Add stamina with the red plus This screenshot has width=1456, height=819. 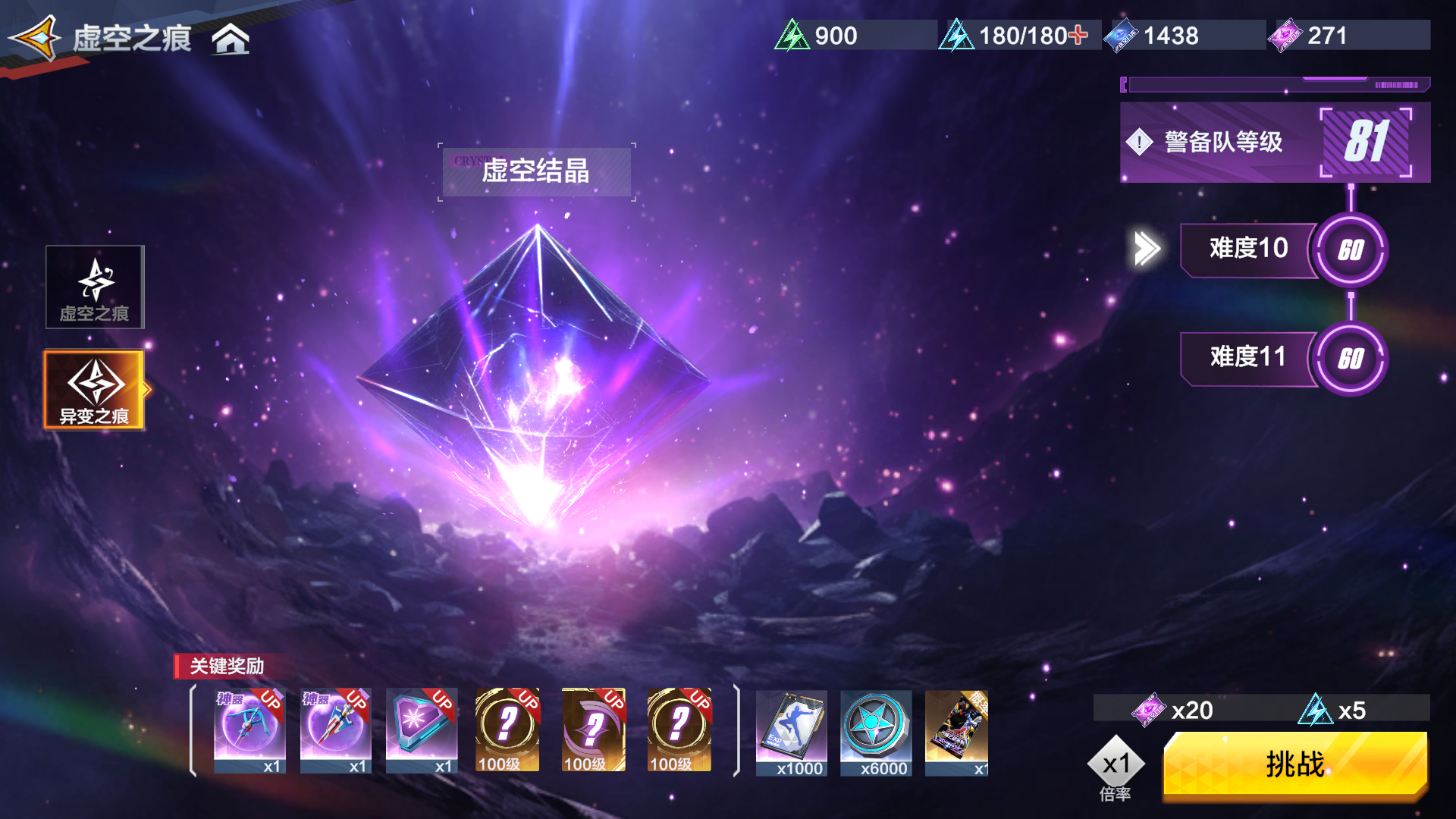click(x=1078, y=35)
